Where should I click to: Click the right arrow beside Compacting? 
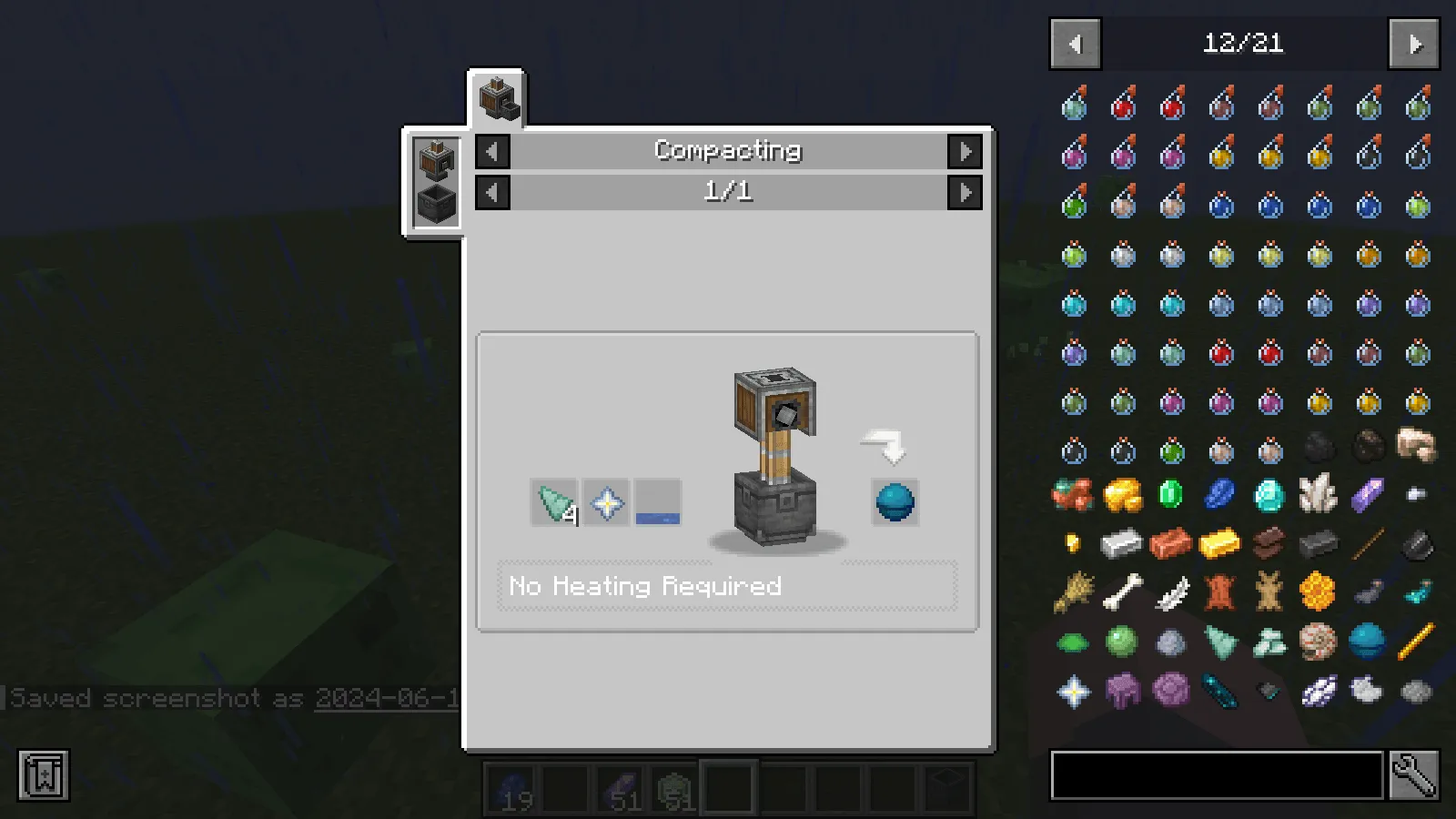click(x=966, y=151)
